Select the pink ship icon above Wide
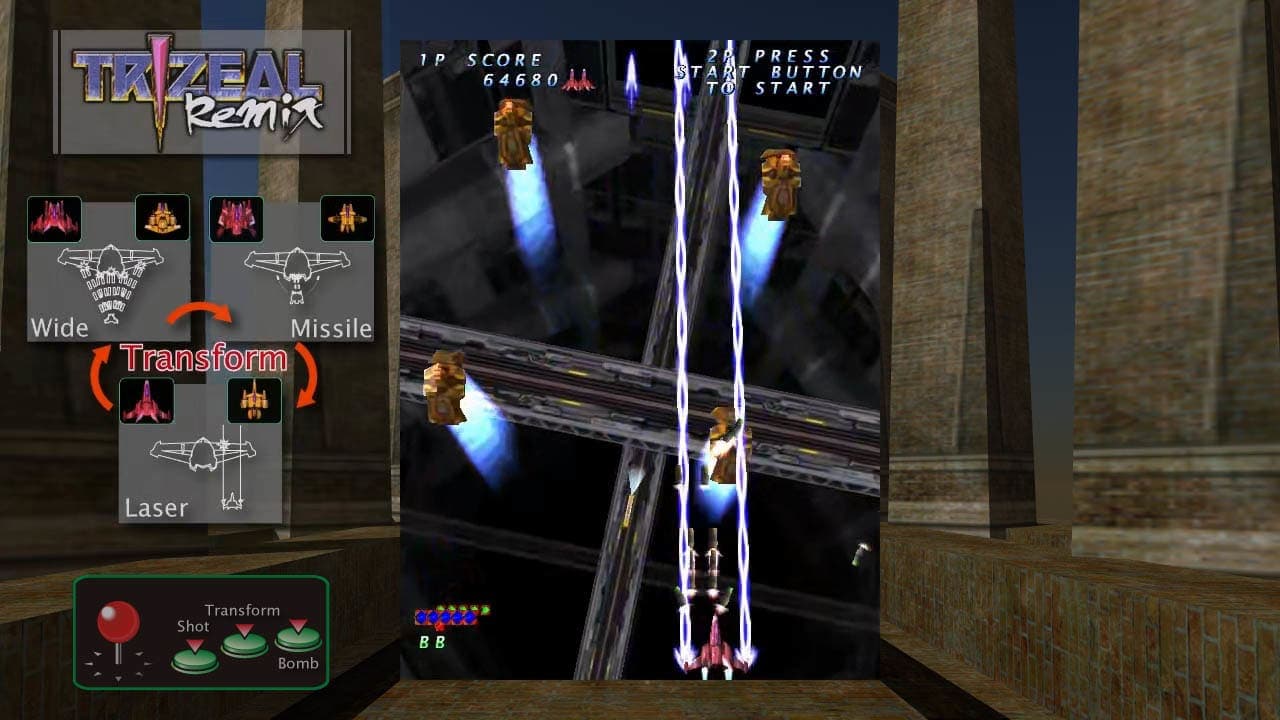 click(57, 218)
